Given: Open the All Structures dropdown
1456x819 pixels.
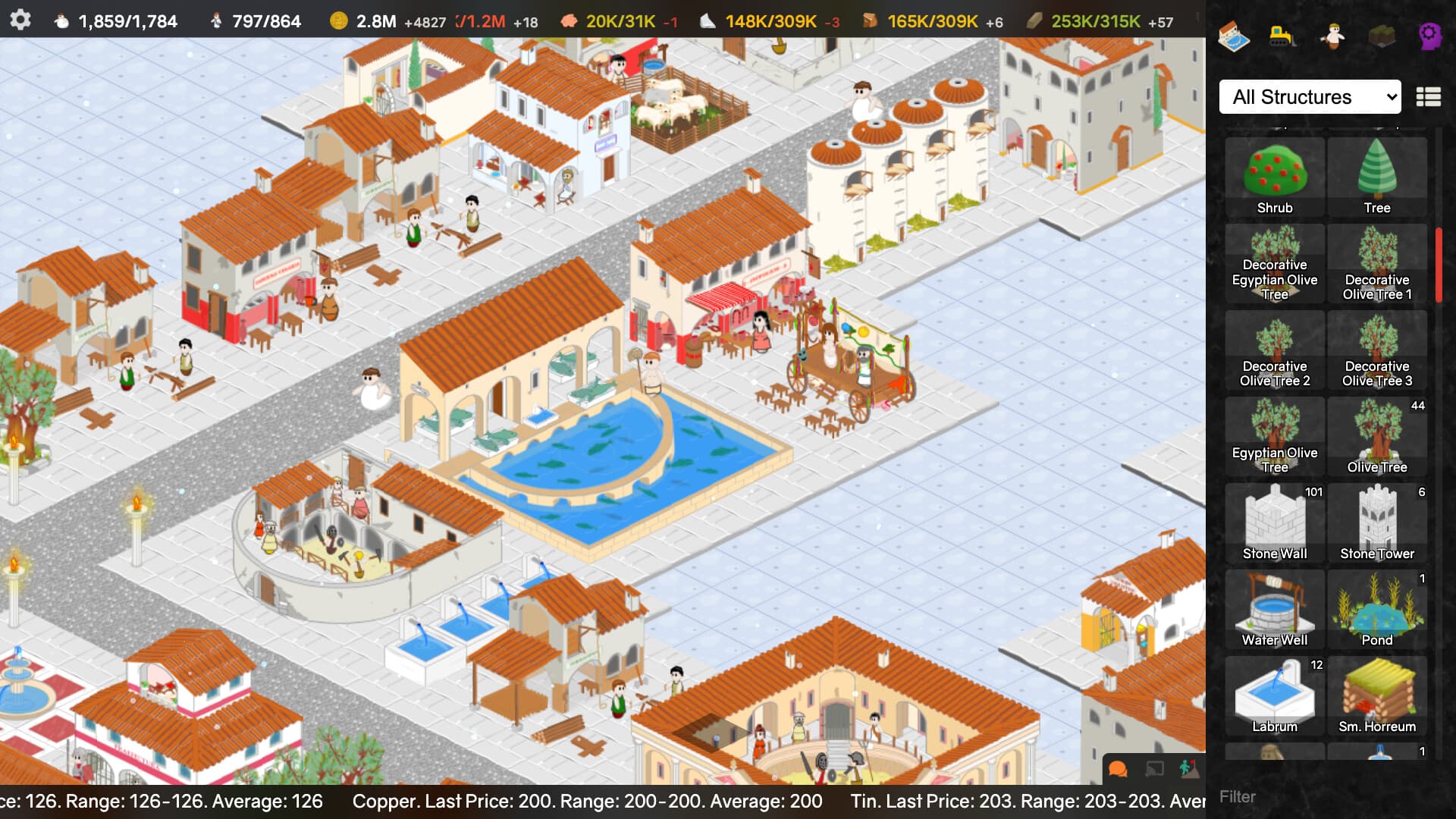Looking at the screenshot, I should [1310, 97].
